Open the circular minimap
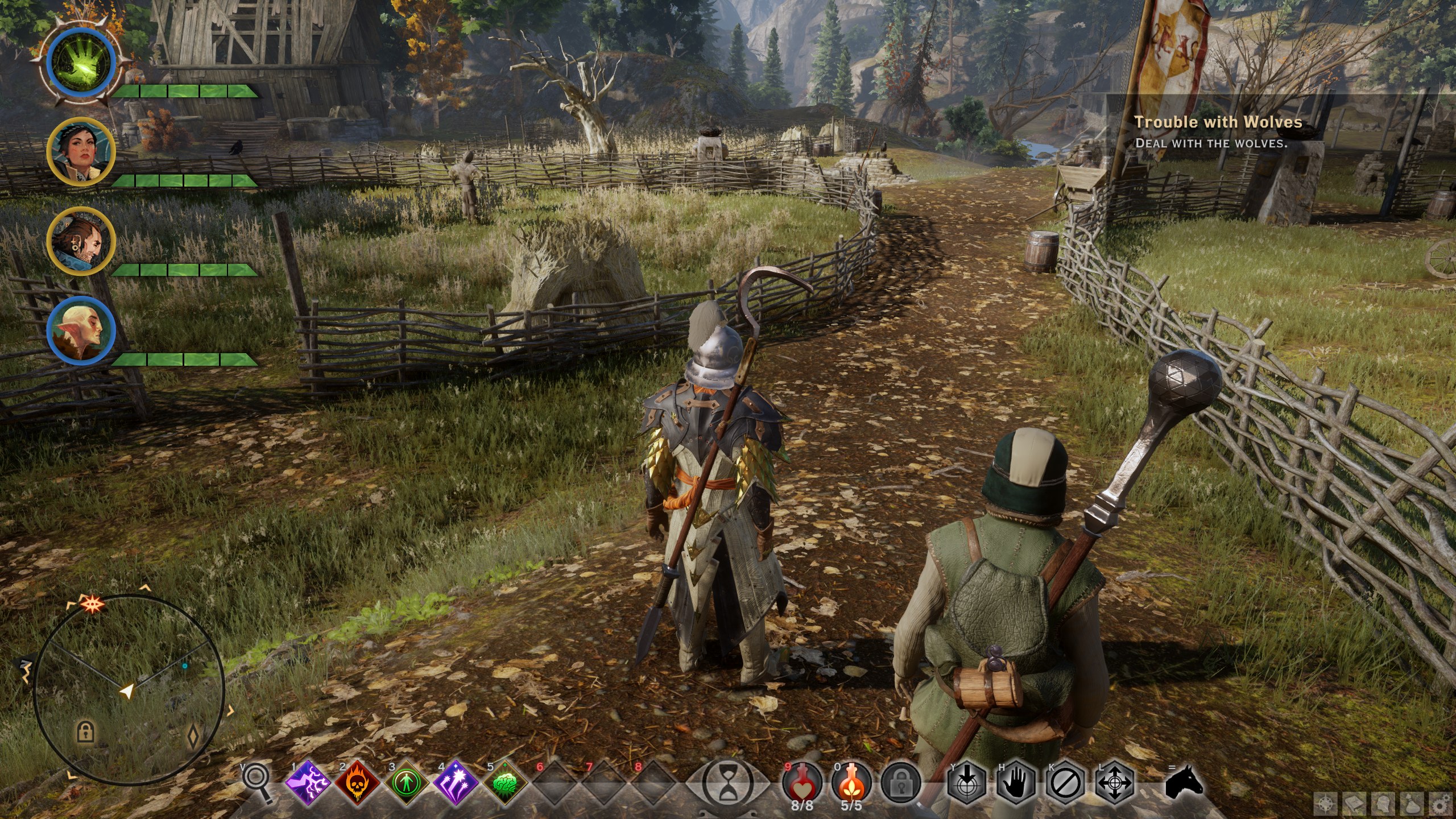The image size is (1456, 819). coord(129,690)
